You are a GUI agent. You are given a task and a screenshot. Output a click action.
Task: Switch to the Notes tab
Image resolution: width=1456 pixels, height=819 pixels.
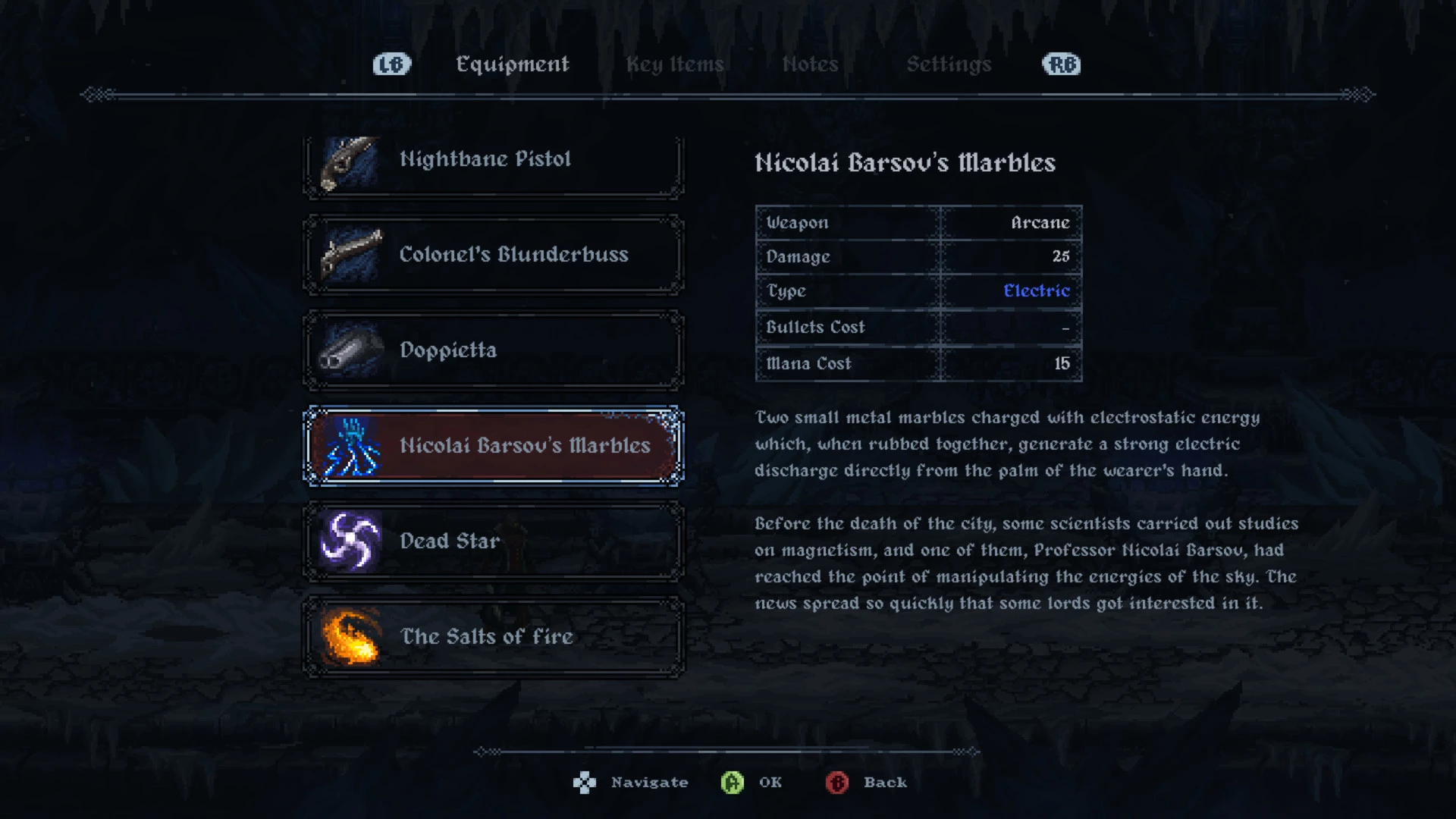(810, 64)
